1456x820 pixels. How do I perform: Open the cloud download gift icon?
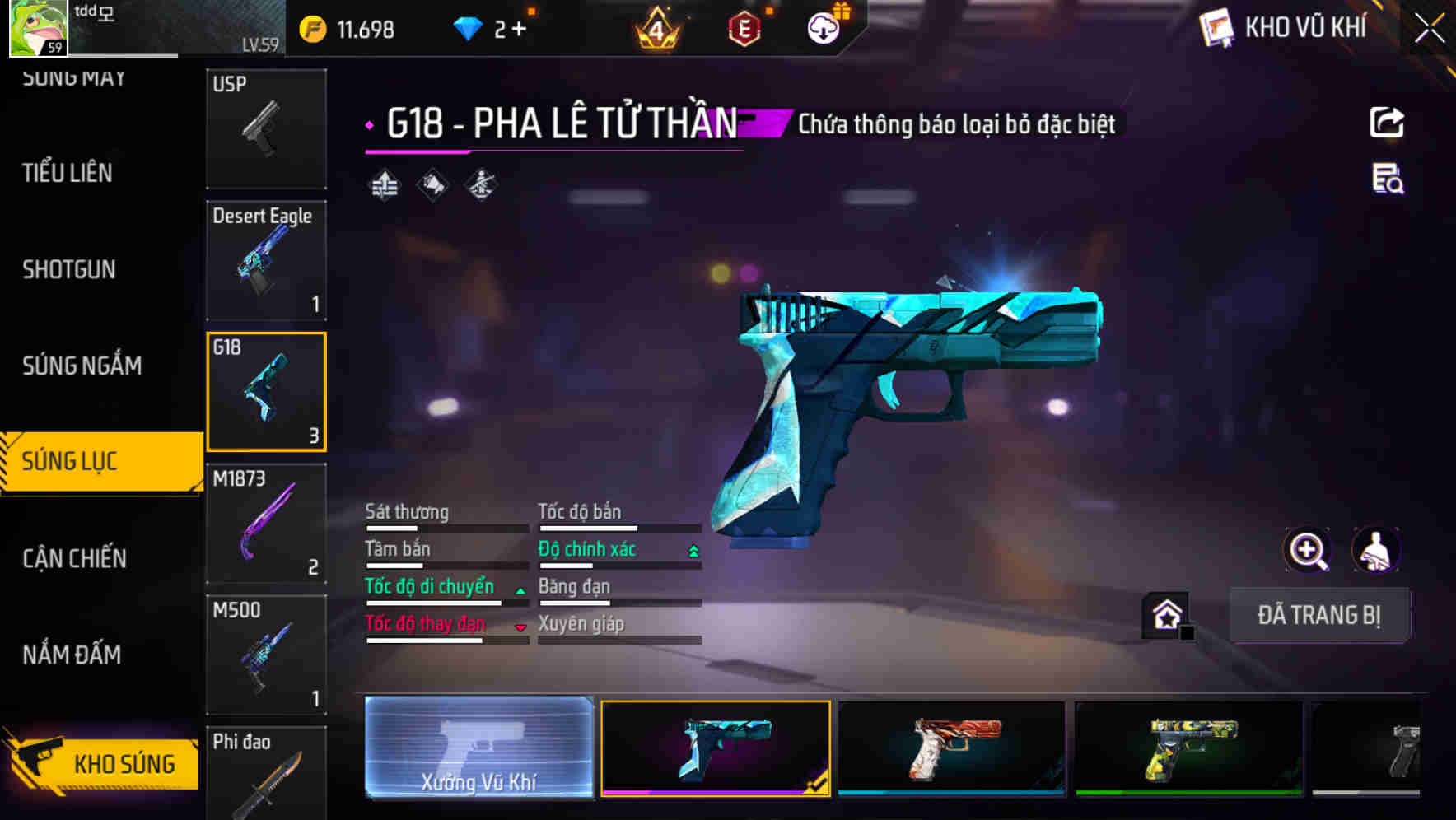coord(823,26)
